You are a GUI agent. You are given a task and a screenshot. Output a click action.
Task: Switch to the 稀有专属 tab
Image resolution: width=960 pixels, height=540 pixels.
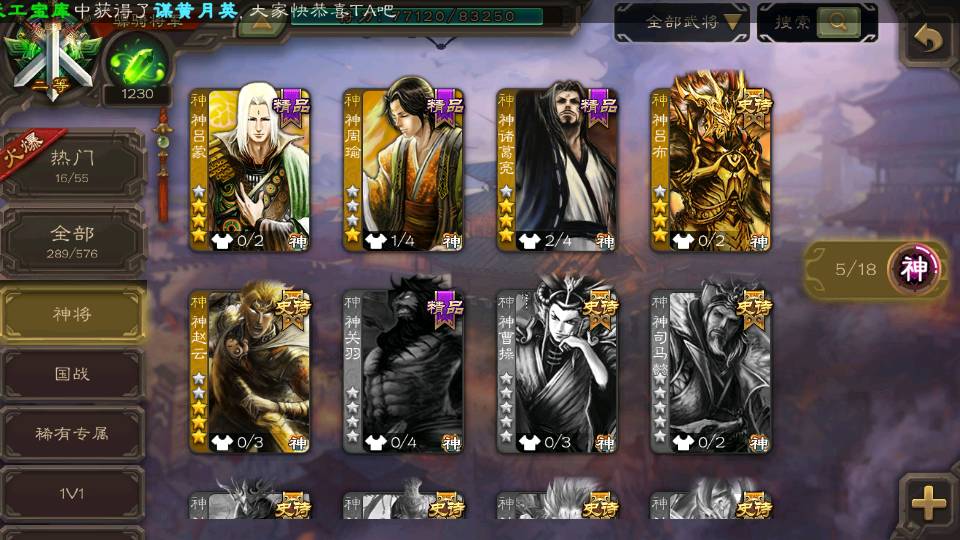[x=72, y=434]
